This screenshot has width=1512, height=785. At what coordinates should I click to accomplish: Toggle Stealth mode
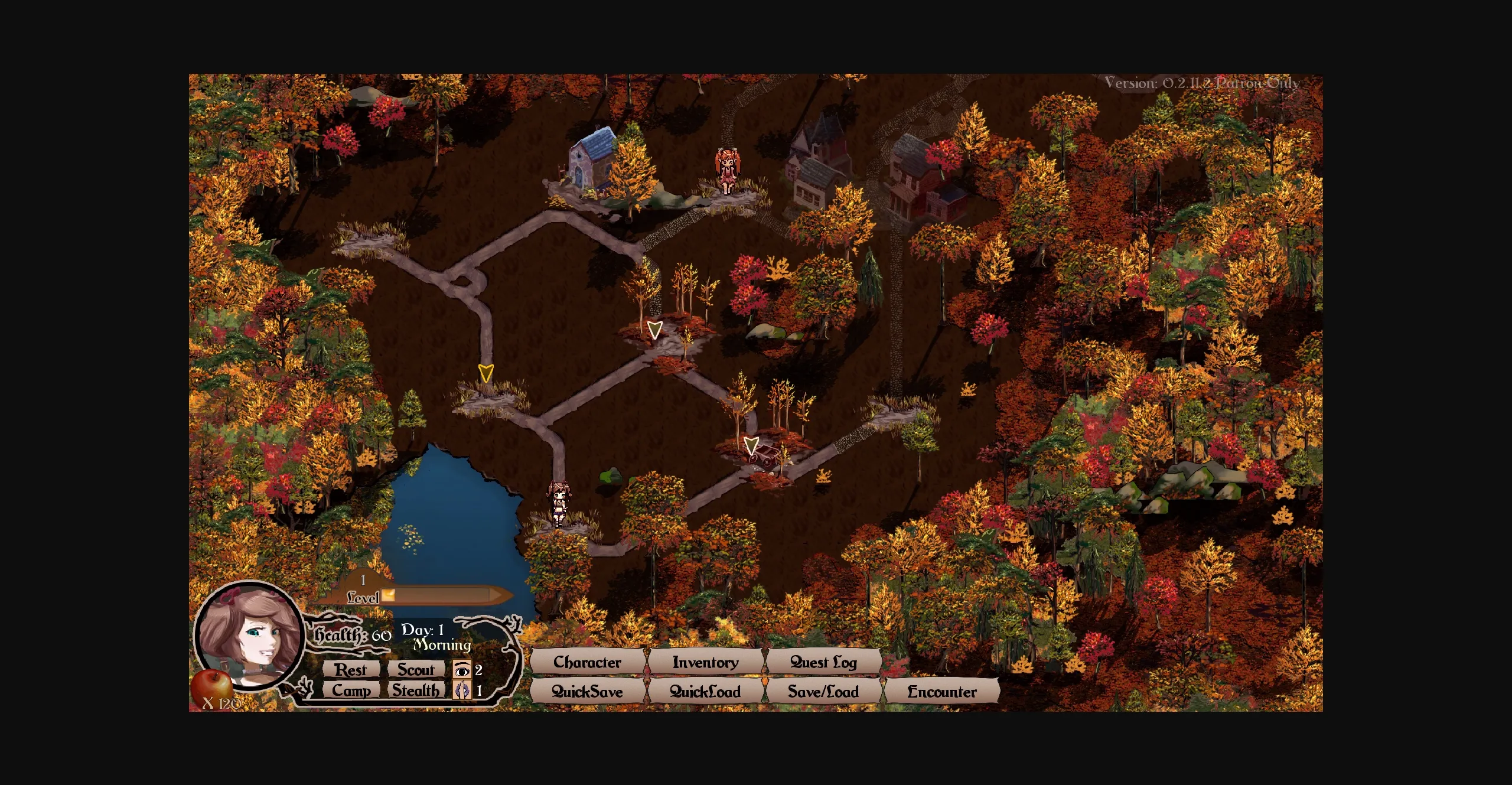[x=416, y=690]
